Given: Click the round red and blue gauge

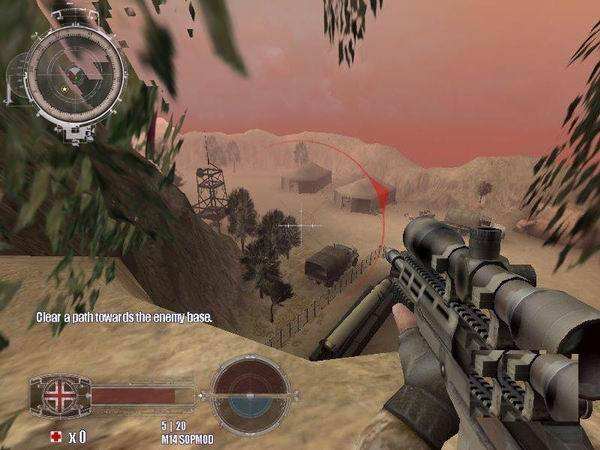Looking at the screenshot, I should (250, 390).
